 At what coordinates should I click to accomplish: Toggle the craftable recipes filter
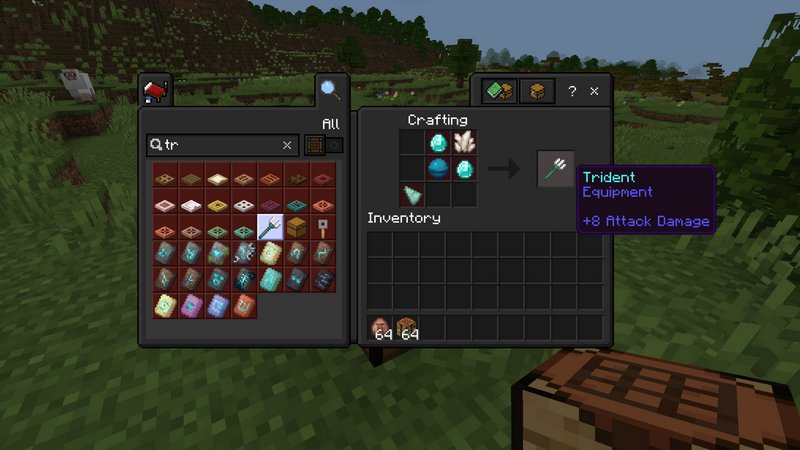322,145
